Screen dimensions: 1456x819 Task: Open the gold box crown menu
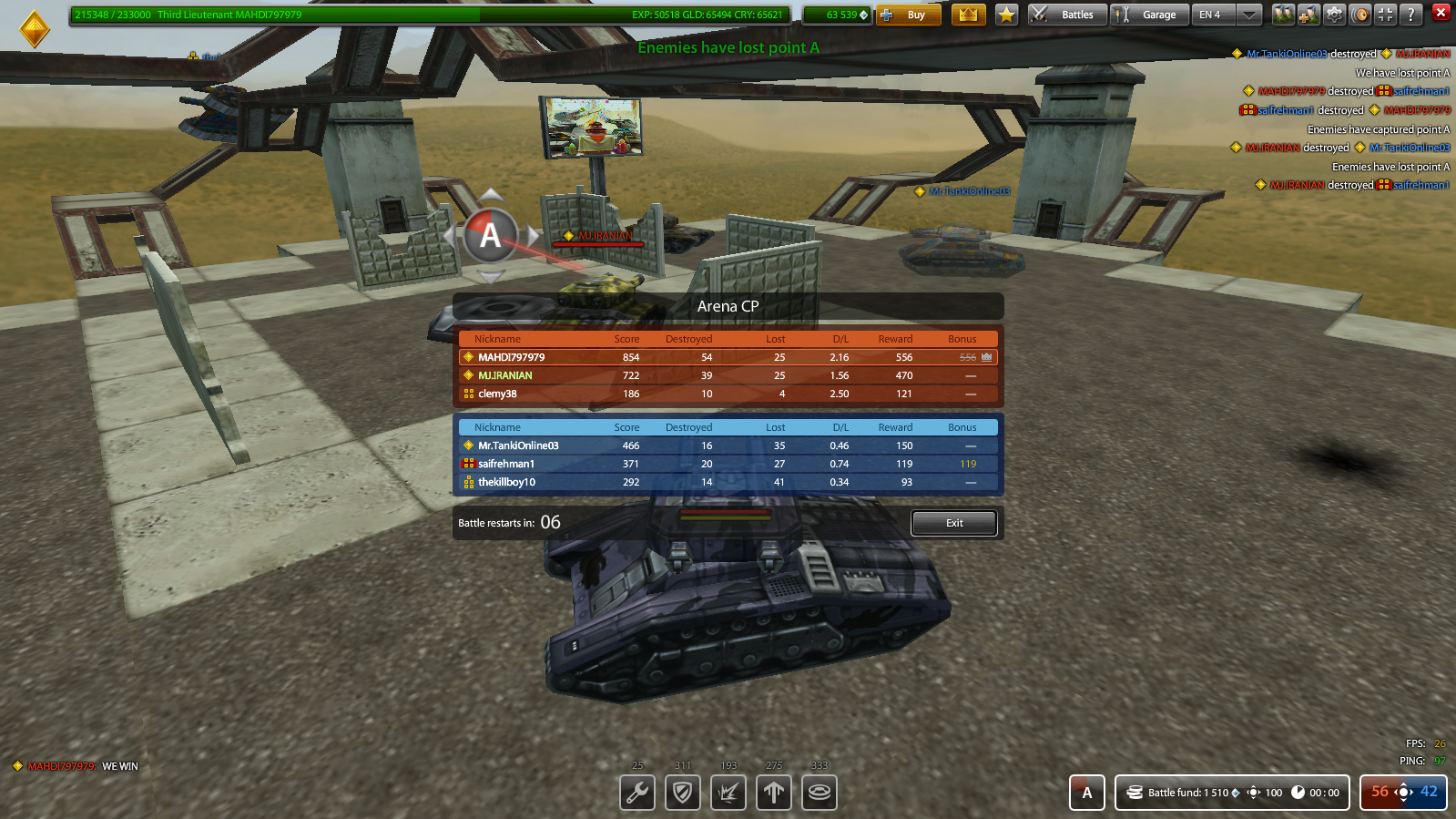coord(968,15)
